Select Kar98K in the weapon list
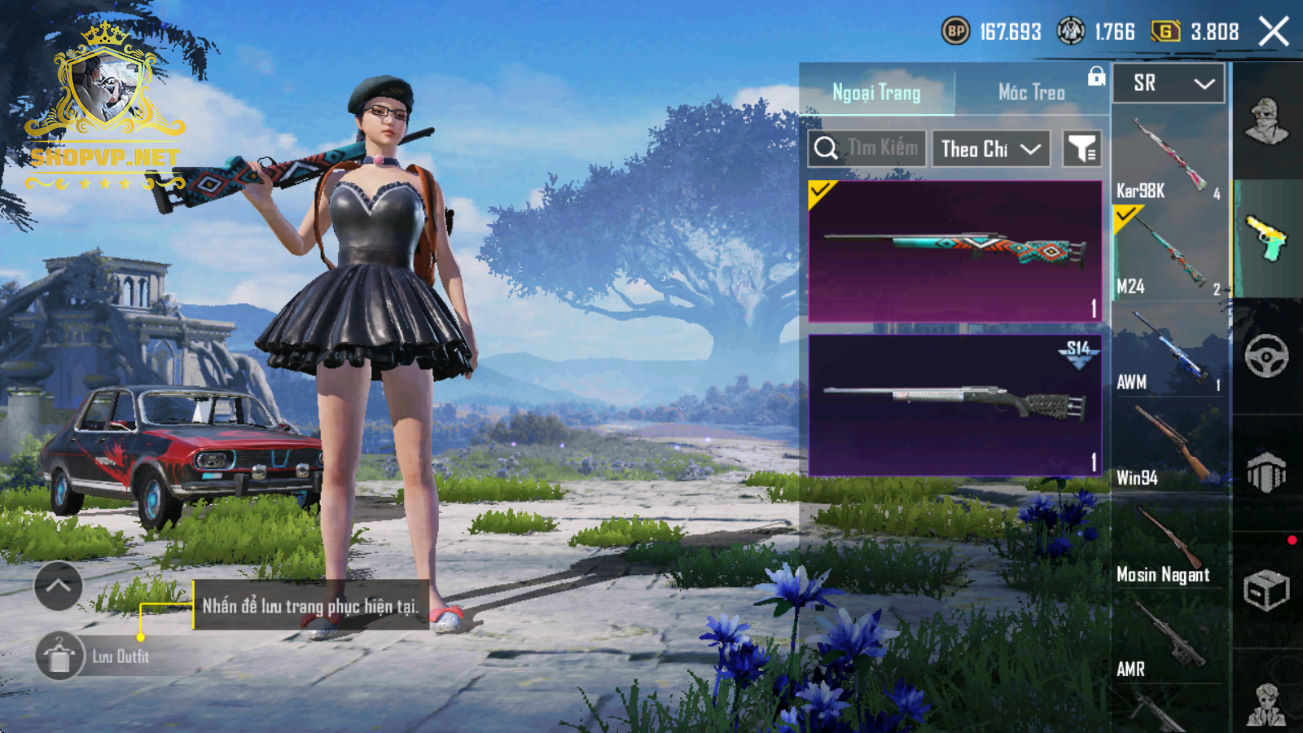1303x733 pixels. [x=1168, y=157]
